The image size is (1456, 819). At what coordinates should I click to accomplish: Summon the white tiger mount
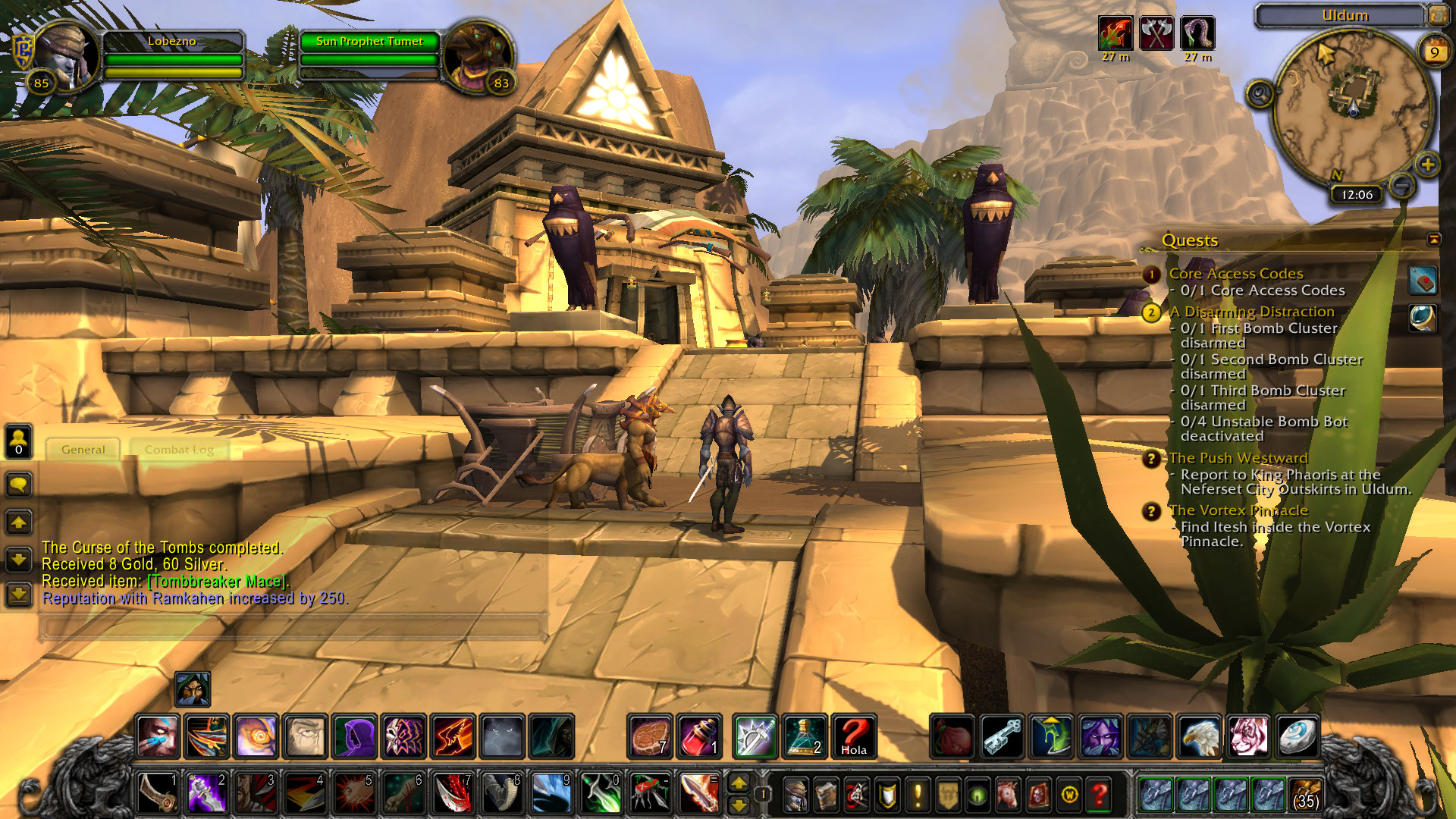[x=1247, y=737]
